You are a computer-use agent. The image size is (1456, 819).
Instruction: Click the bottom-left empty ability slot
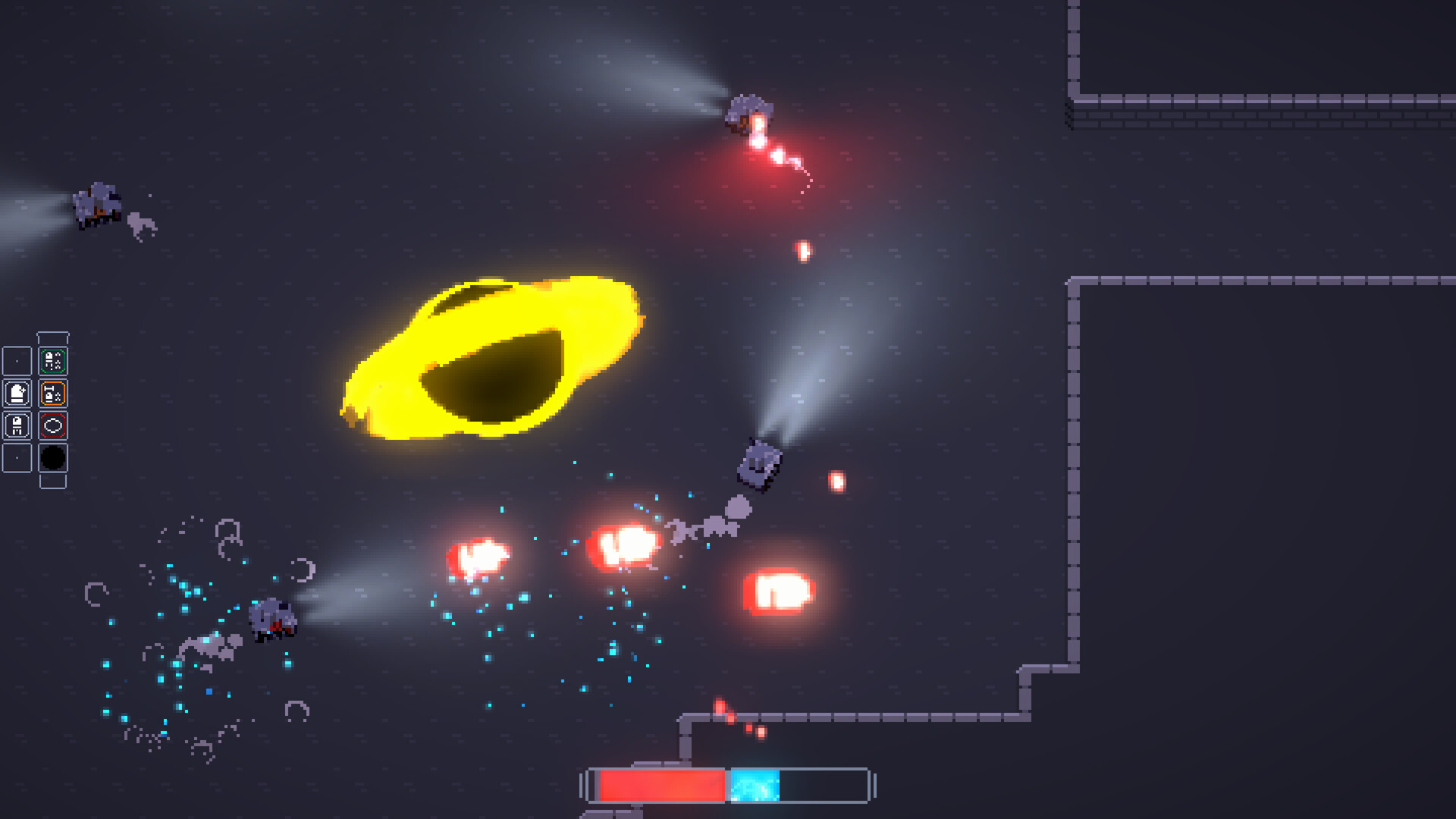coord(17,457)
